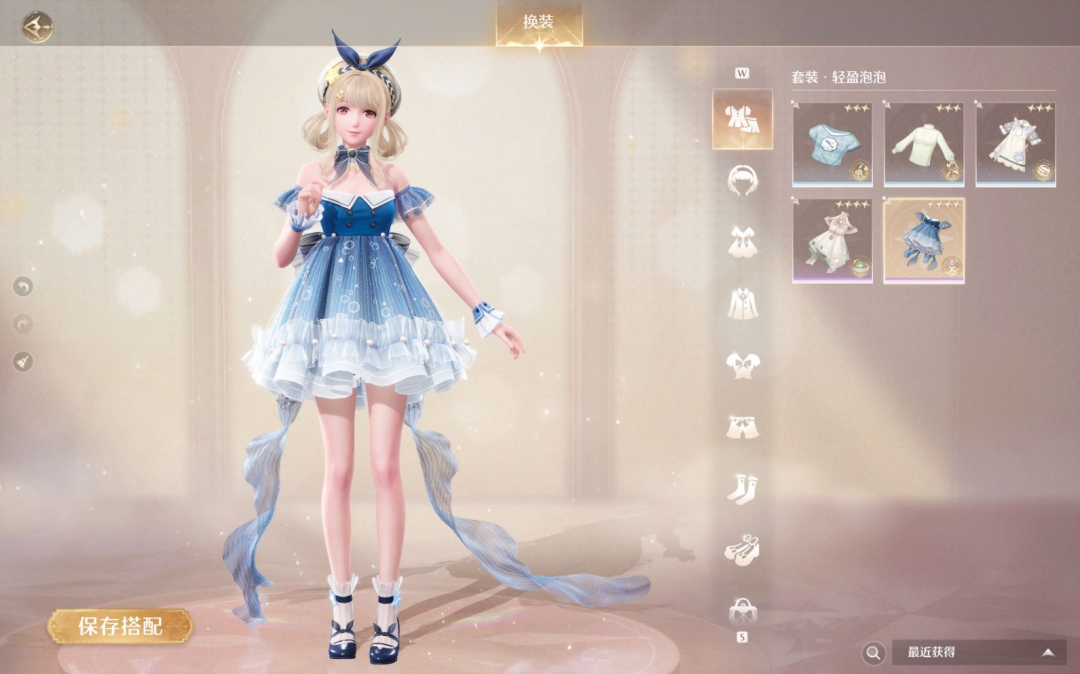This screenshot has width=1080, height=674.
Task: Choose the coat and jacket category
Action: [742, 303]
